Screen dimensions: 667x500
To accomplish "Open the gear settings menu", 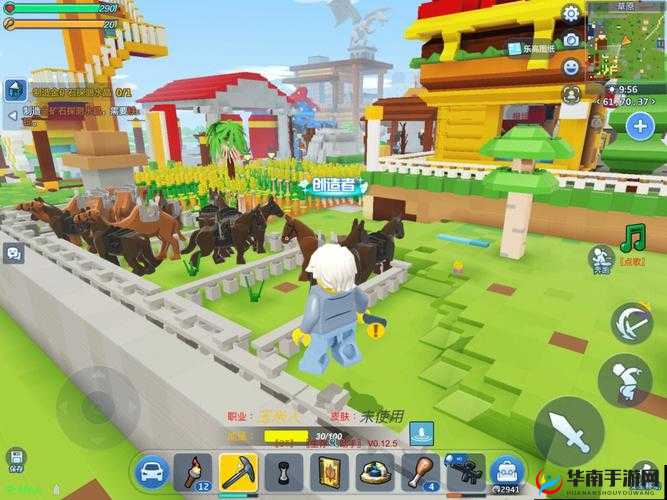I will click(572, 14).
